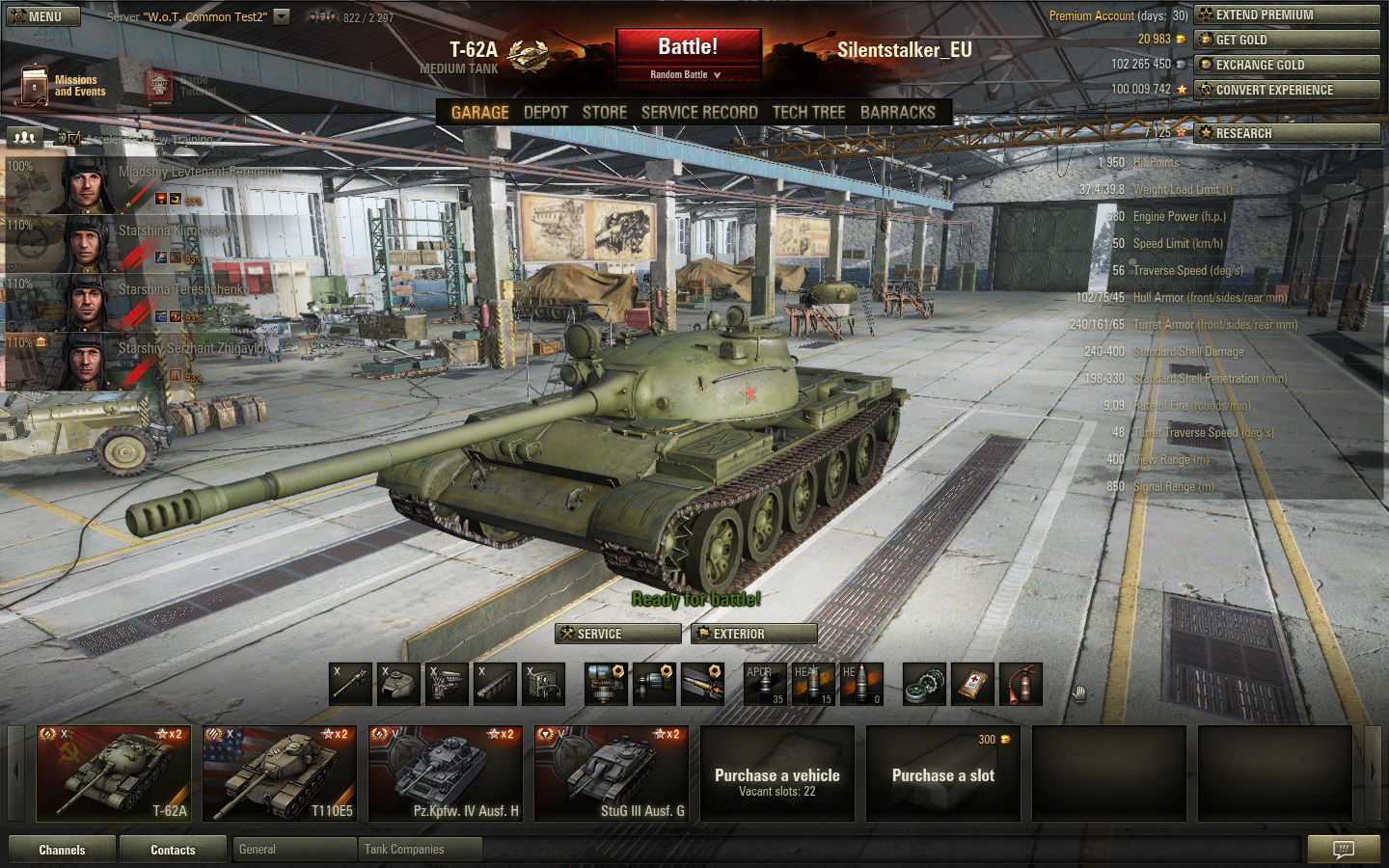
Task: Choose CONVERT EXPERIENCE
Action: (1287, 90)
